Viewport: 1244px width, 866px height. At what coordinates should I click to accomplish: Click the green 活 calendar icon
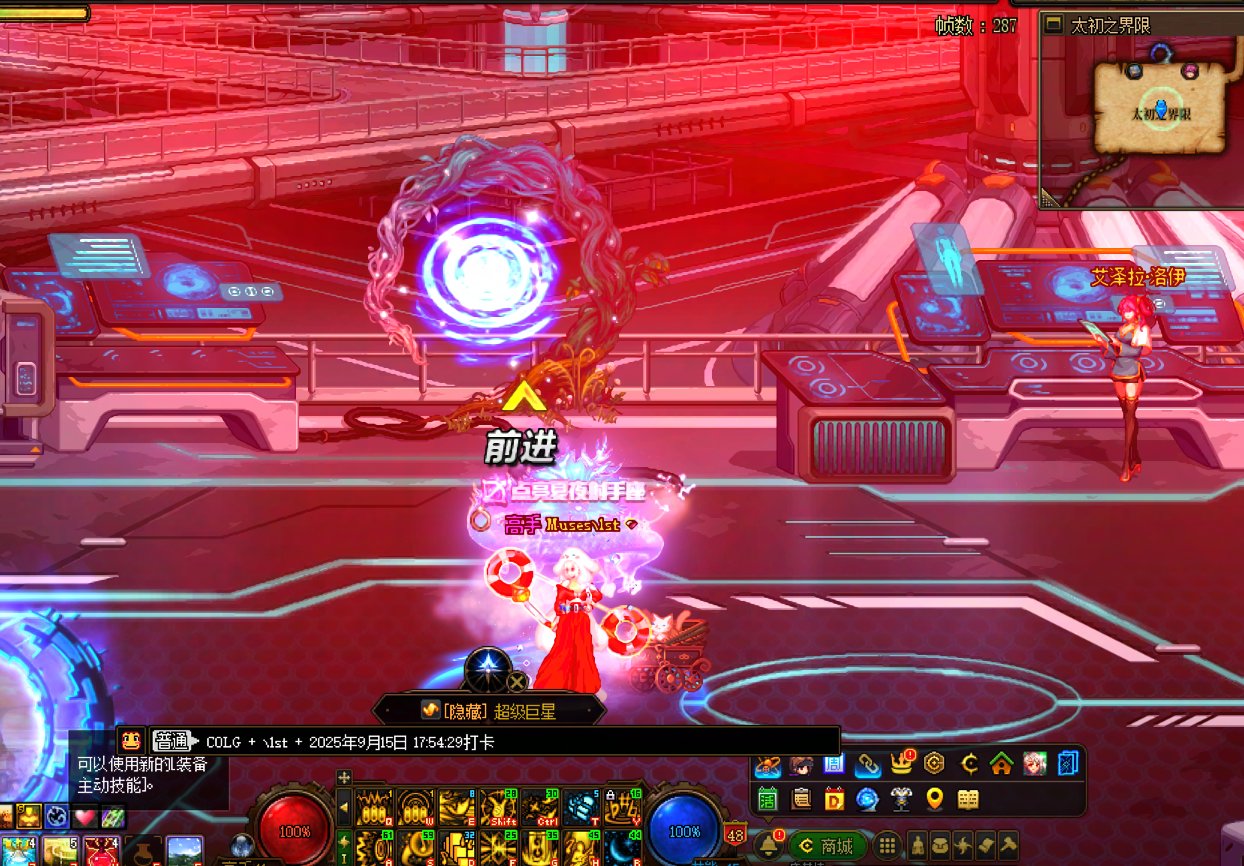click(x=768, y=799)
